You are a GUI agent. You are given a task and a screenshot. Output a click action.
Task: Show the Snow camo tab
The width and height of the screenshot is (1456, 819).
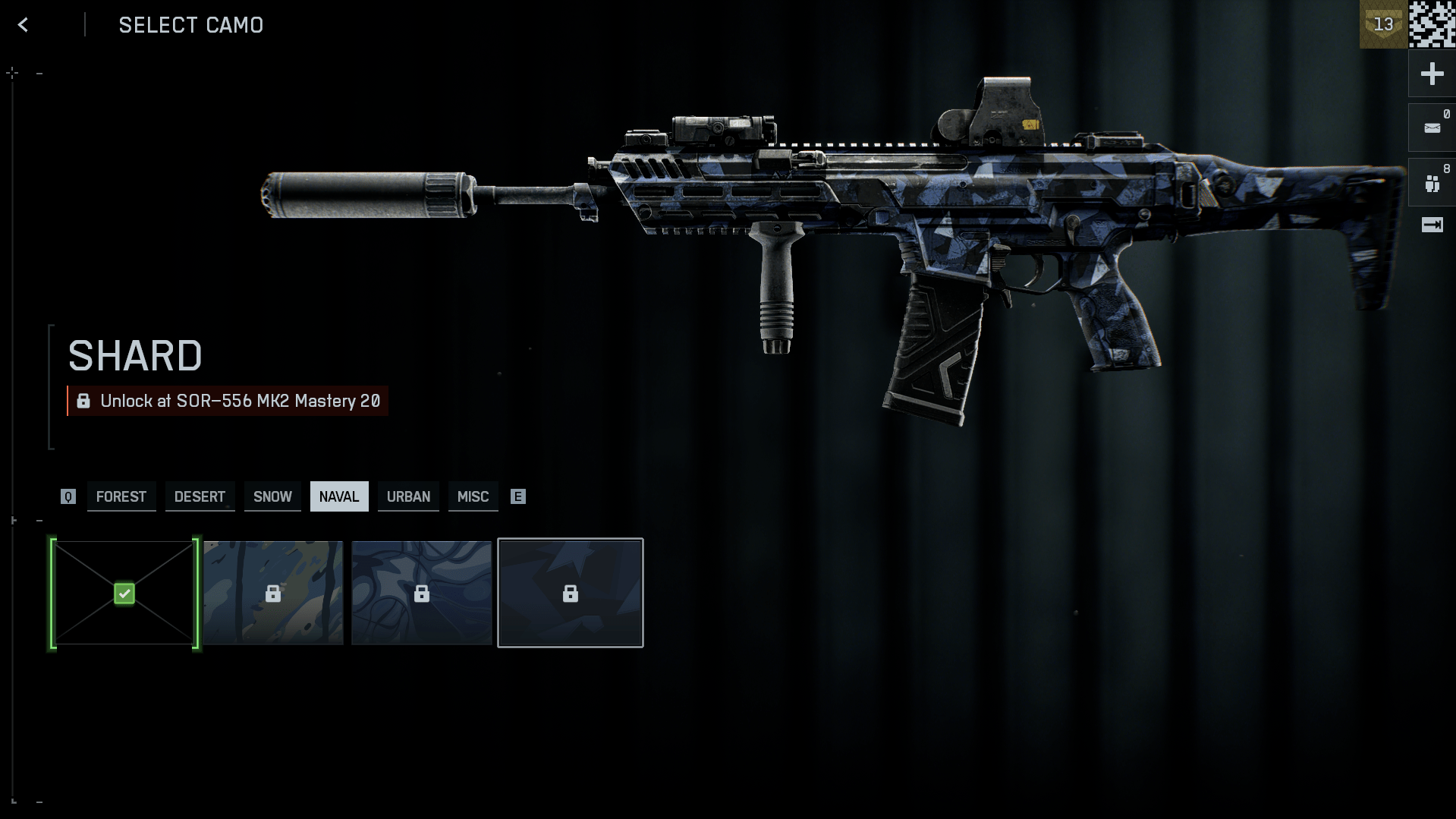[x=272, y=496]
